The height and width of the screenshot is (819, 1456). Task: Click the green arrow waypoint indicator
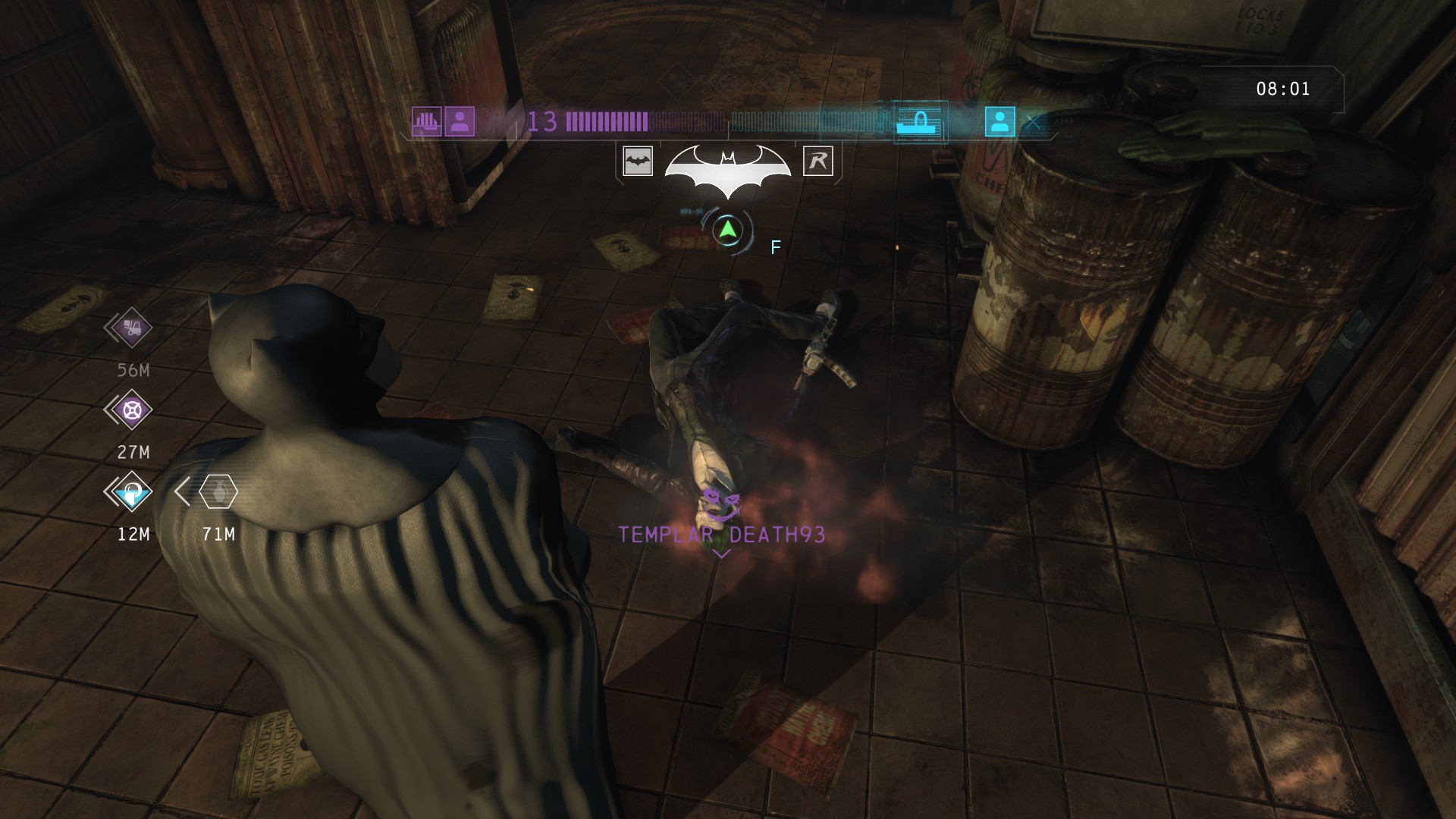tap(727, 229)
